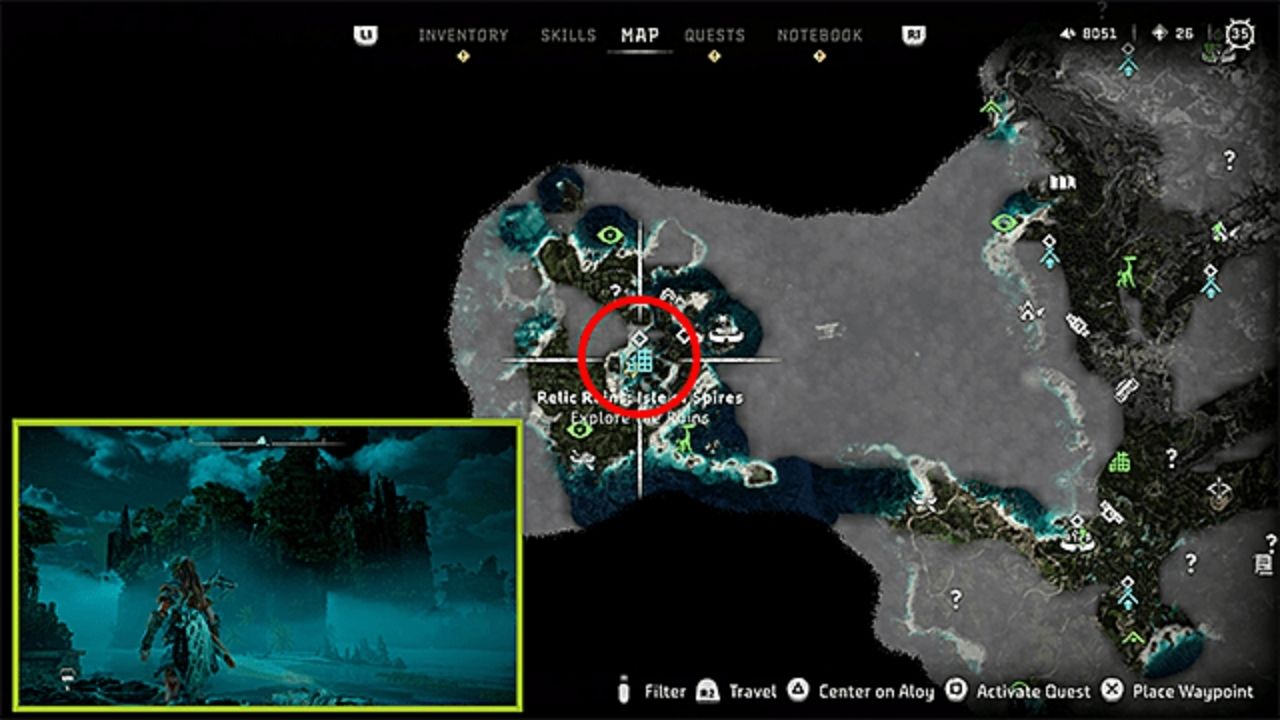Center the map on Aloy
The image size is (1280, 720).
tap(864, 691)
